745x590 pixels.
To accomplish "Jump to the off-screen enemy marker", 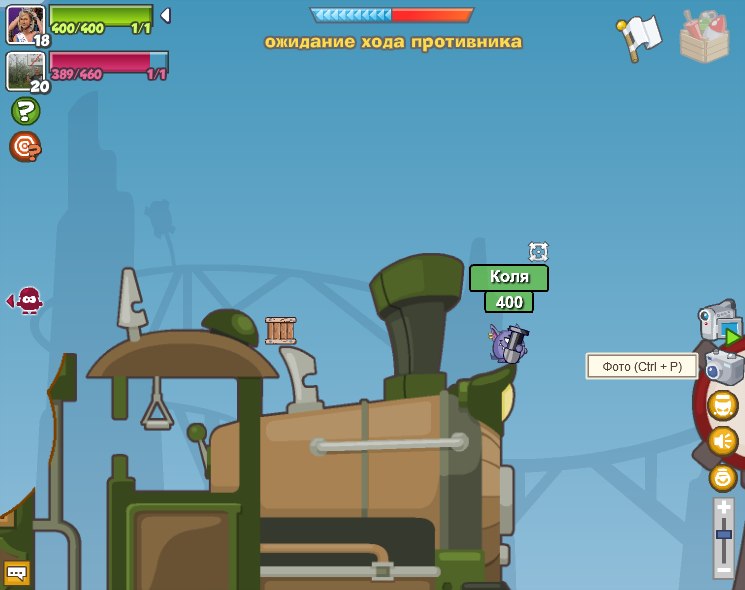I will (27, 299).
